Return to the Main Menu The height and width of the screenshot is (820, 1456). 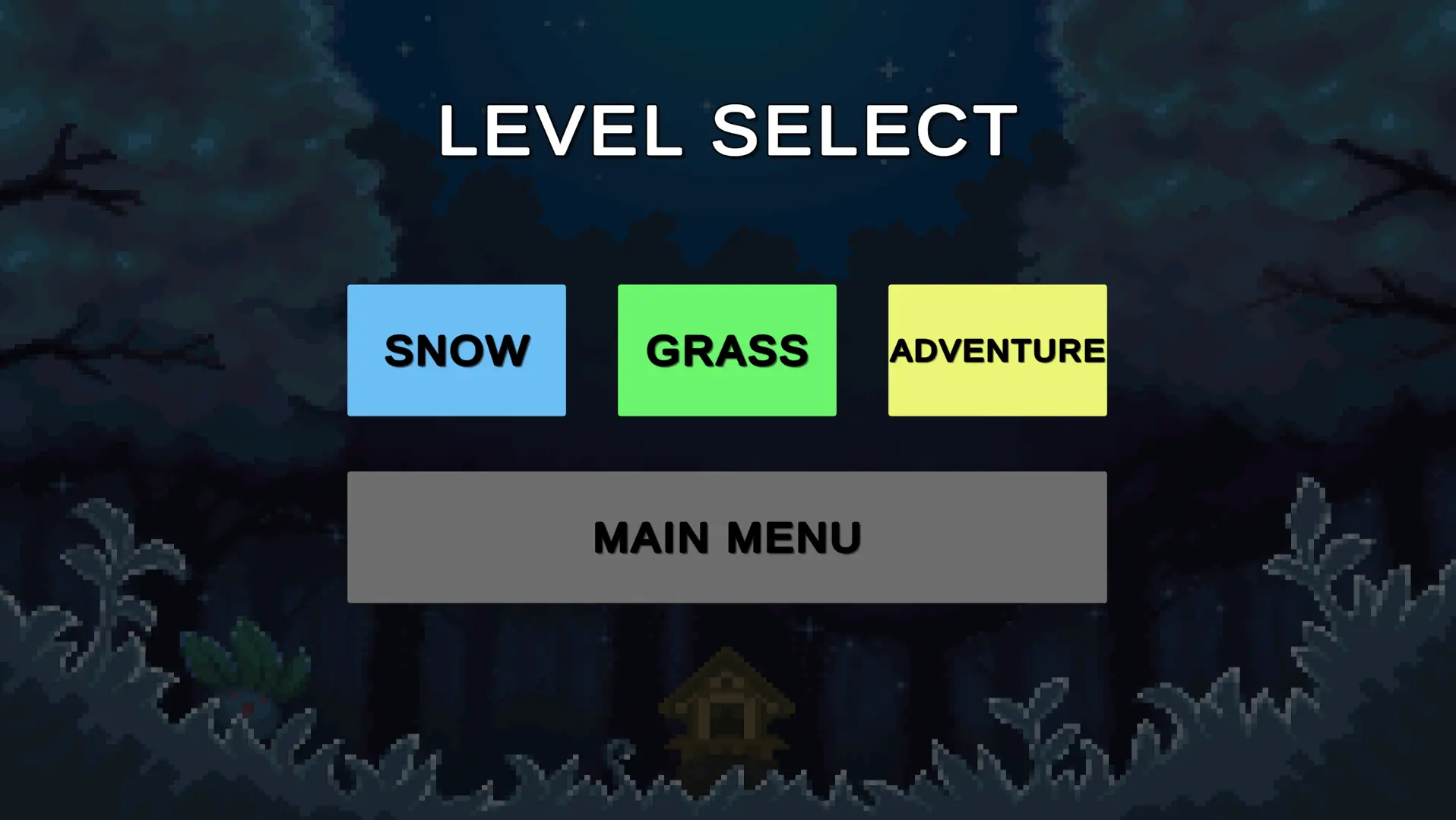pyautogui.click(x=726, y=537)
